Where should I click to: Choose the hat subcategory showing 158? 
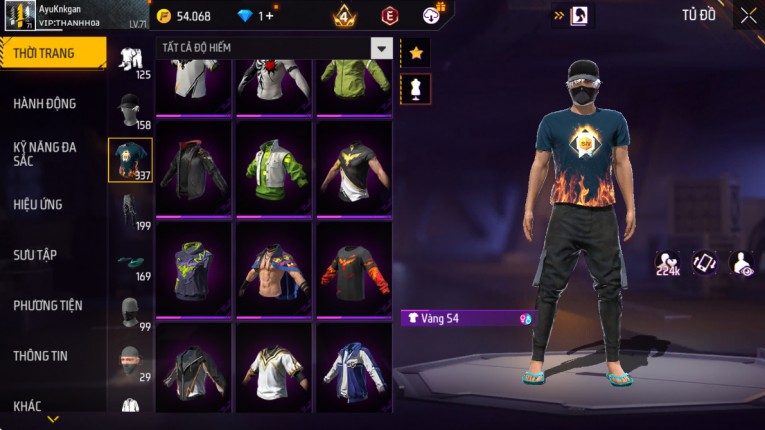click(130, 110)
